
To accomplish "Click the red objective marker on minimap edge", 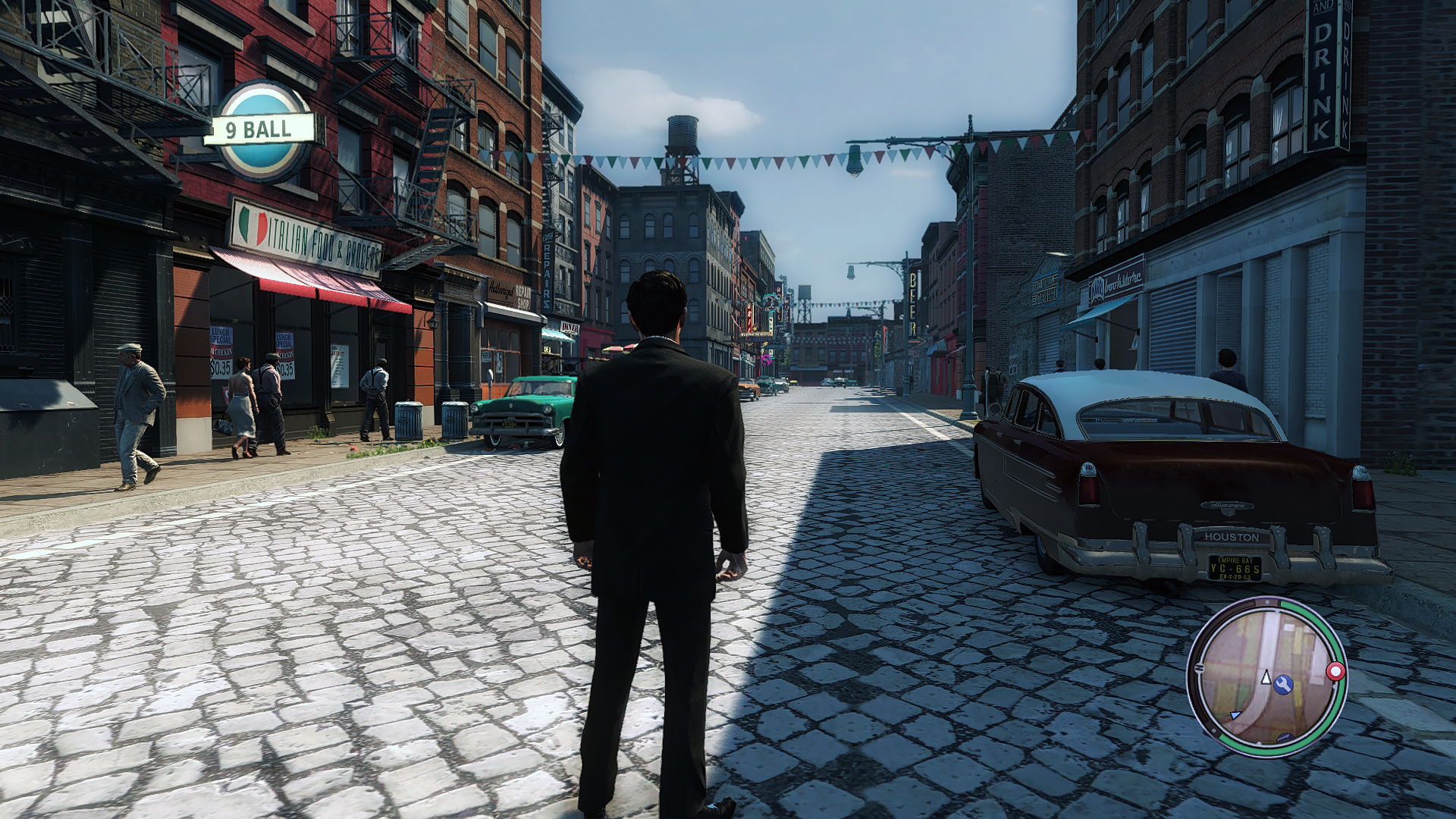I will (1335, 671).
